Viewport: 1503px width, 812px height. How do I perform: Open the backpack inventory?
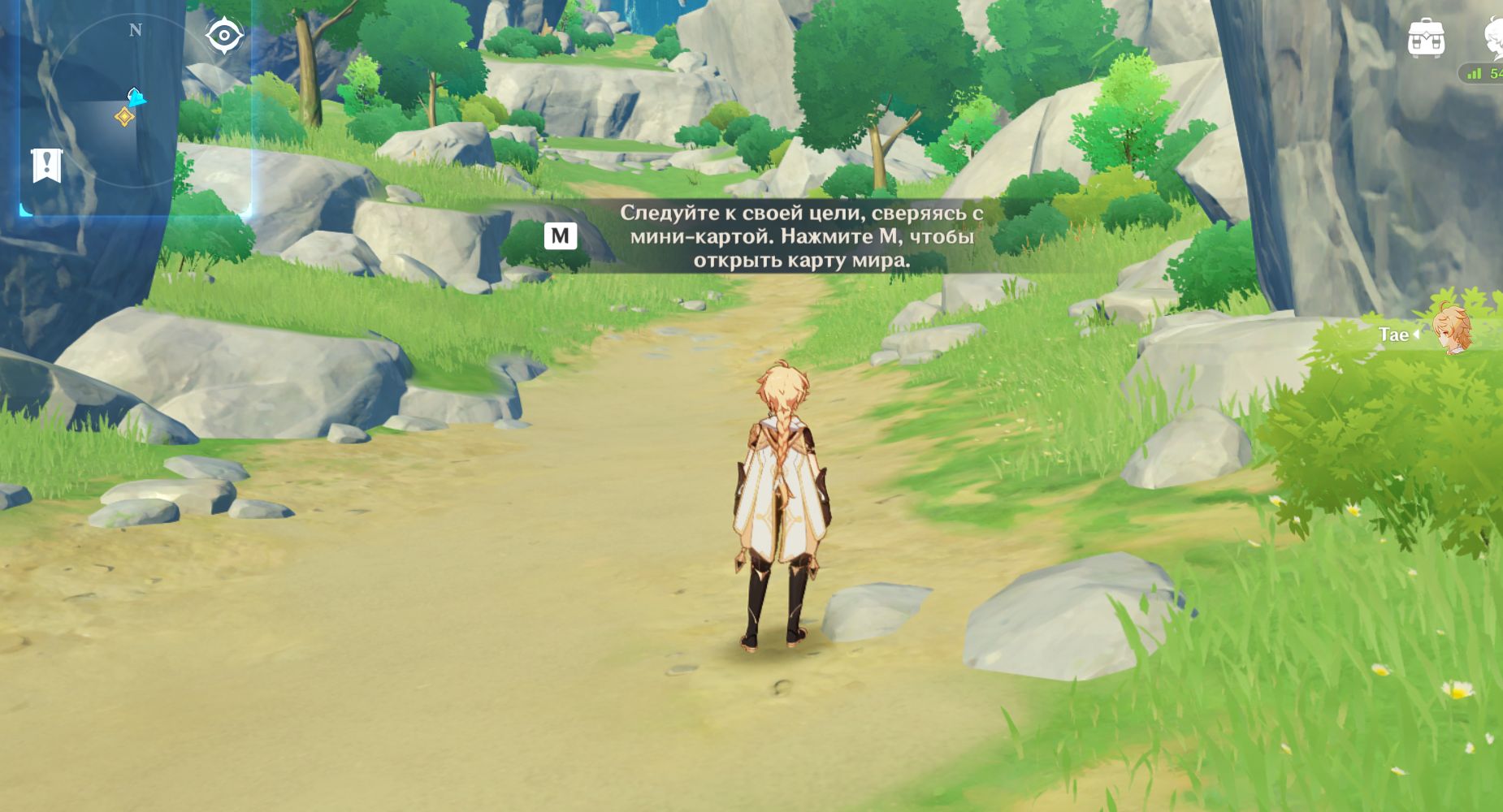[1426, 37]
